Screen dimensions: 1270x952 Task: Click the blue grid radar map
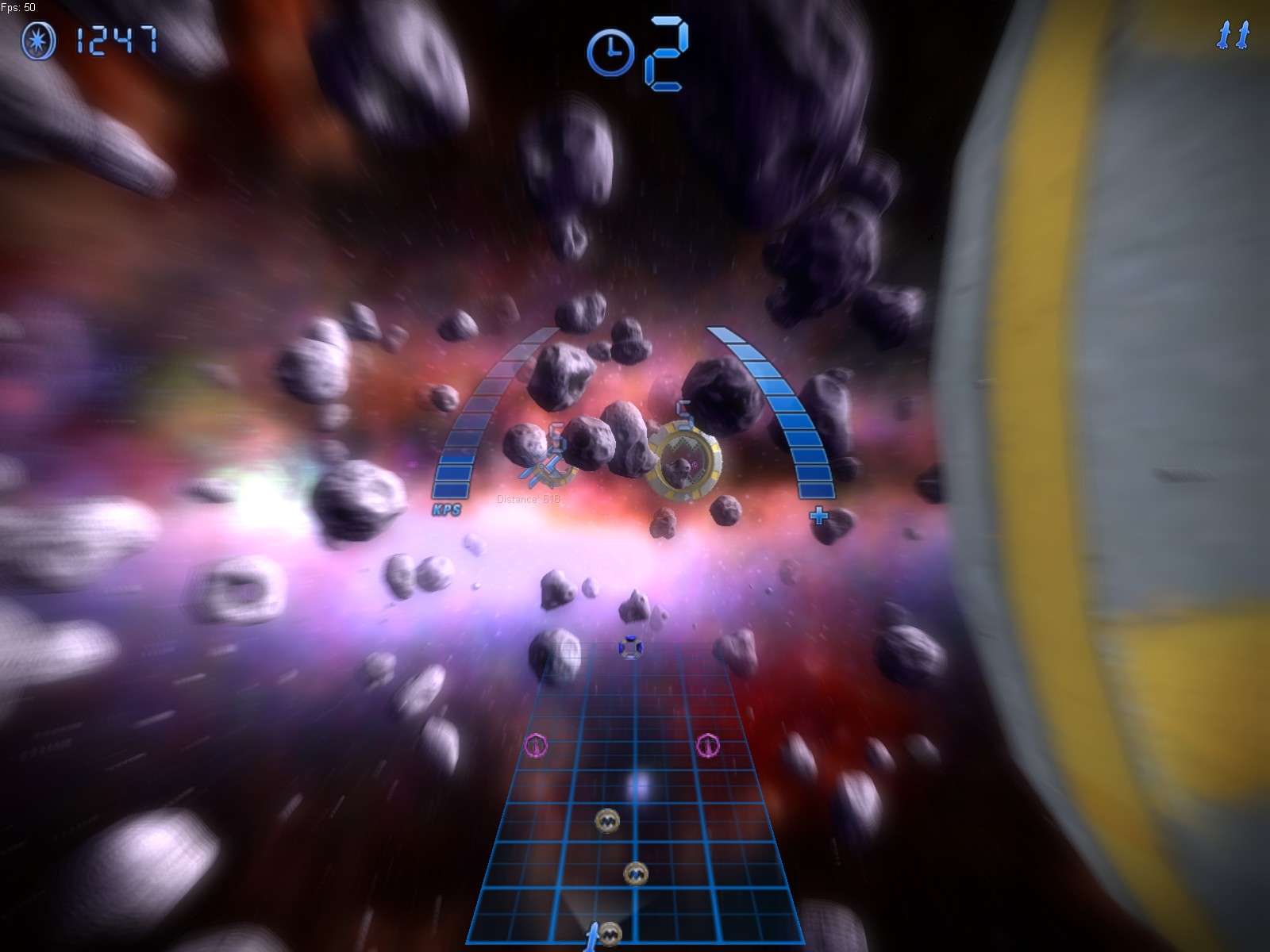pyautogui.click(x=635, y=801)
